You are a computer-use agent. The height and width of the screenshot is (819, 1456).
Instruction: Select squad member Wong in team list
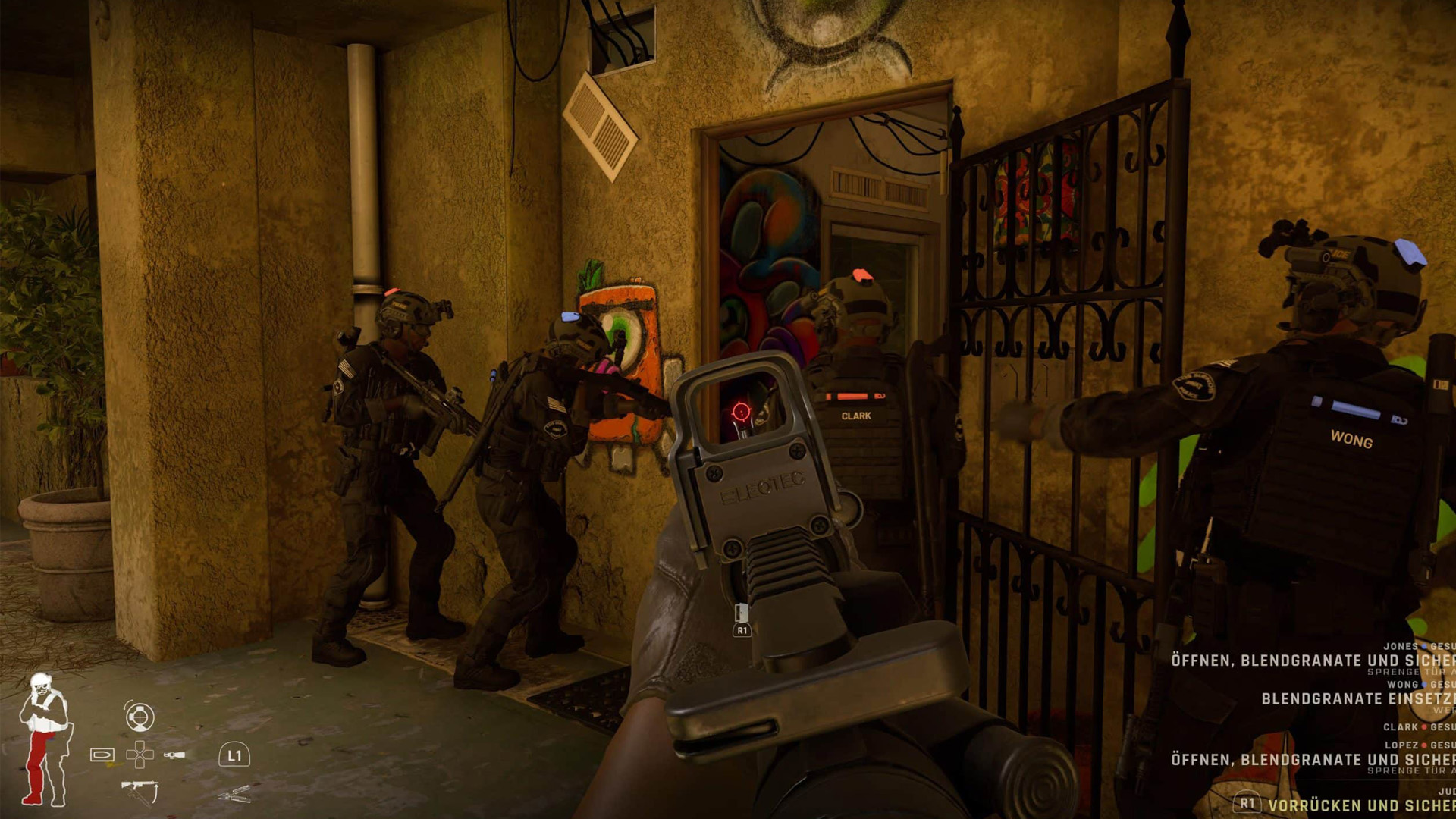pos(1403,685)
